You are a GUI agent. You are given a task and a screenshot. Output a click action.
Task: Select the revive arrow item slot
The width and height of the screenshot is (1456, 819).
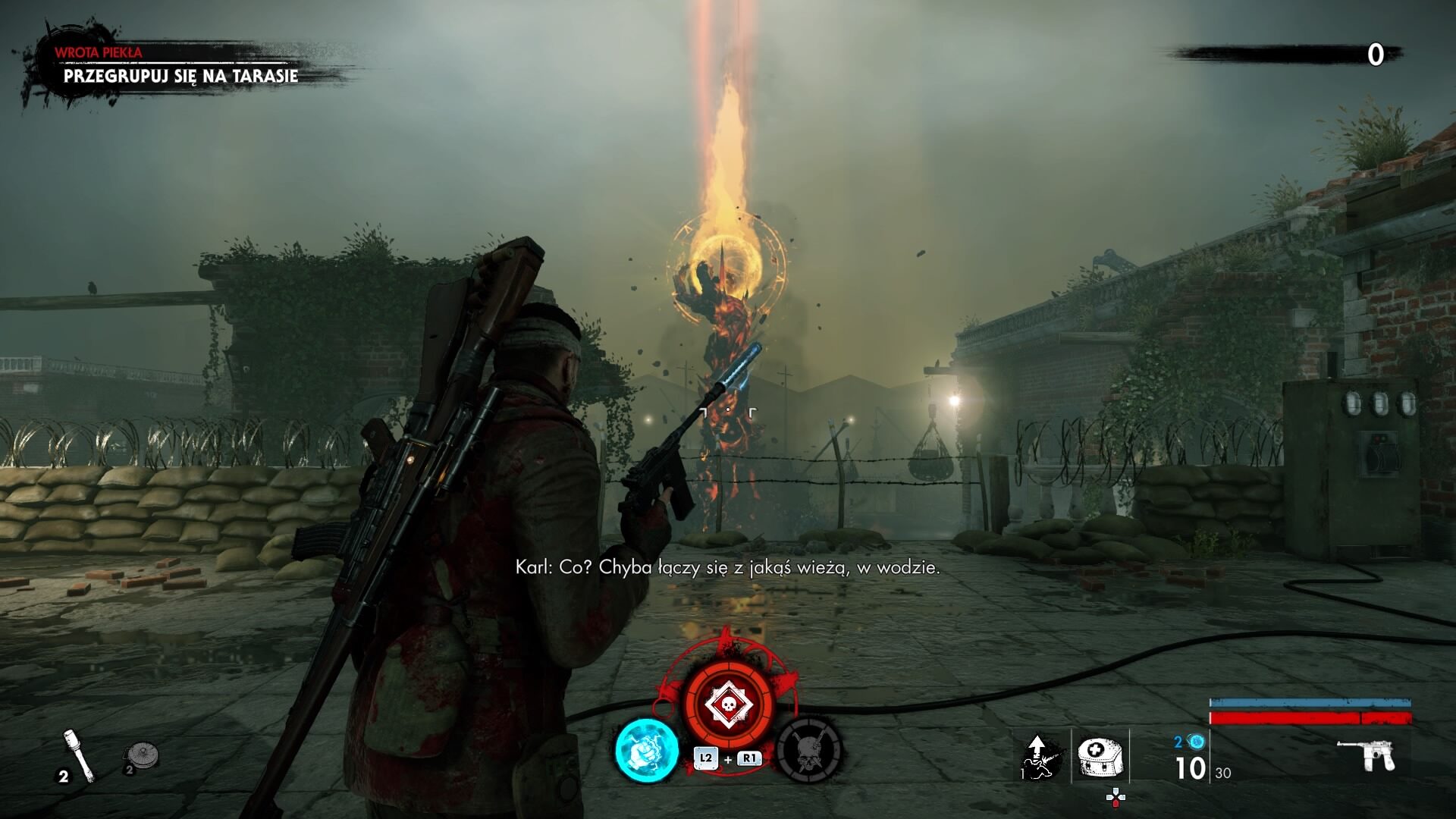(1043, 756)
